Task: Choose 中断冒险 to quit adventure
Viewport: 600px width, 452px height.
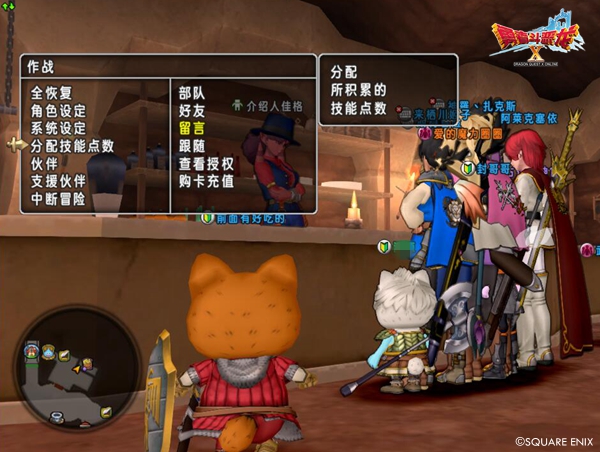Action: tap(58, 199)
